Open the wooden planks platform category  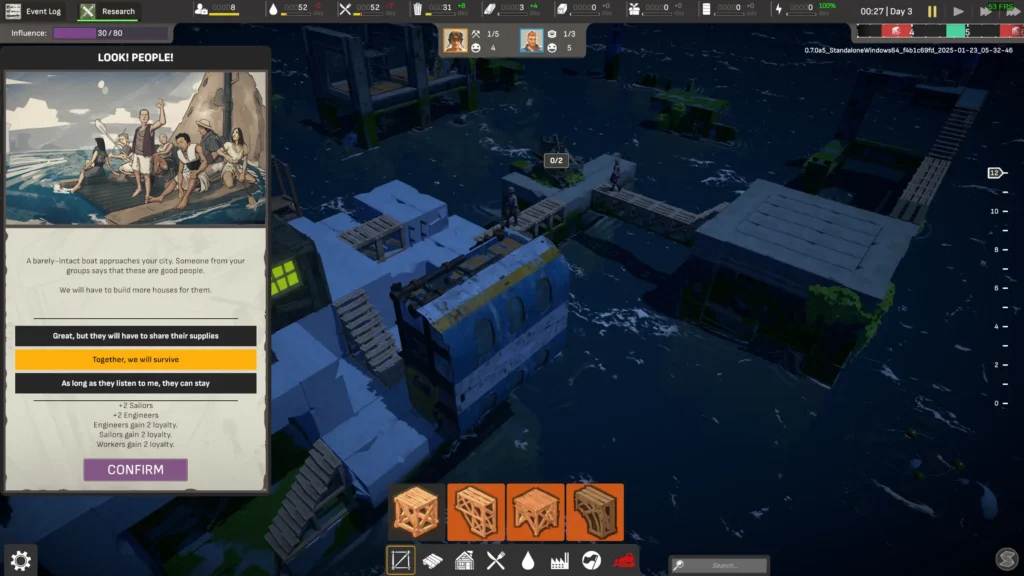point(433,561)
